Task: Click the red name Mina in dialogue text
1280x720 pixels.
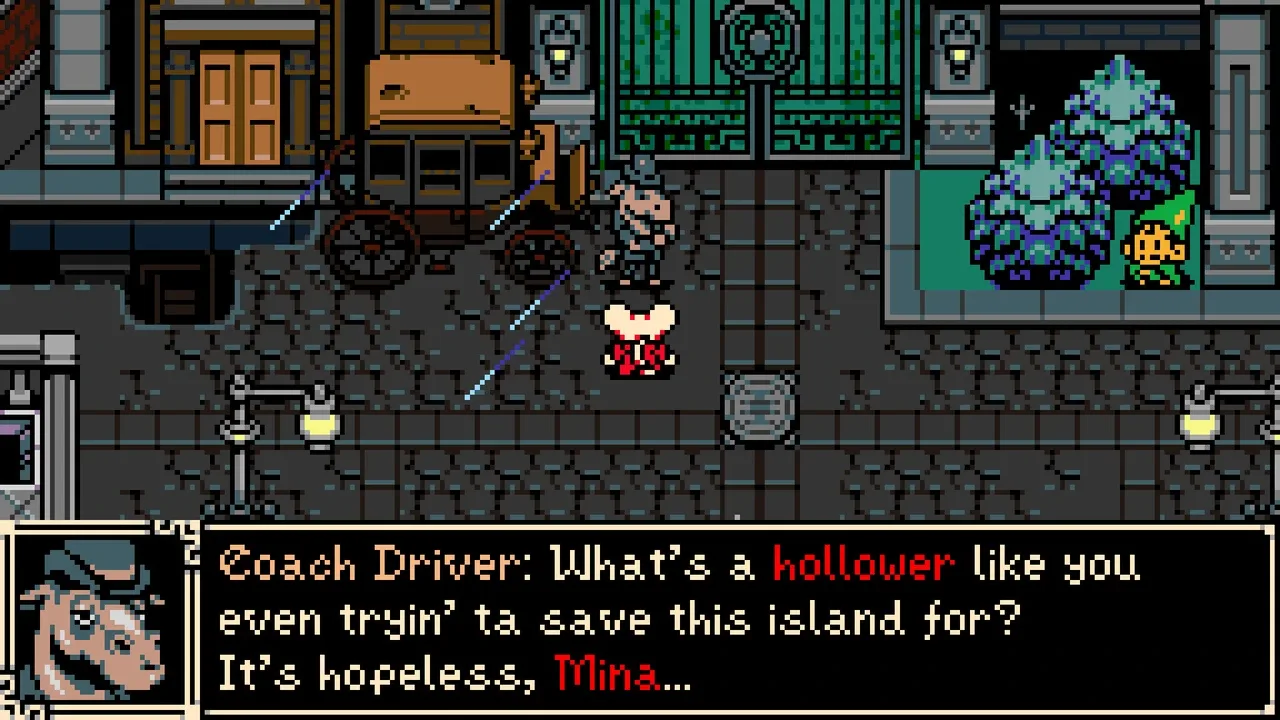Action: click(608, 673)
